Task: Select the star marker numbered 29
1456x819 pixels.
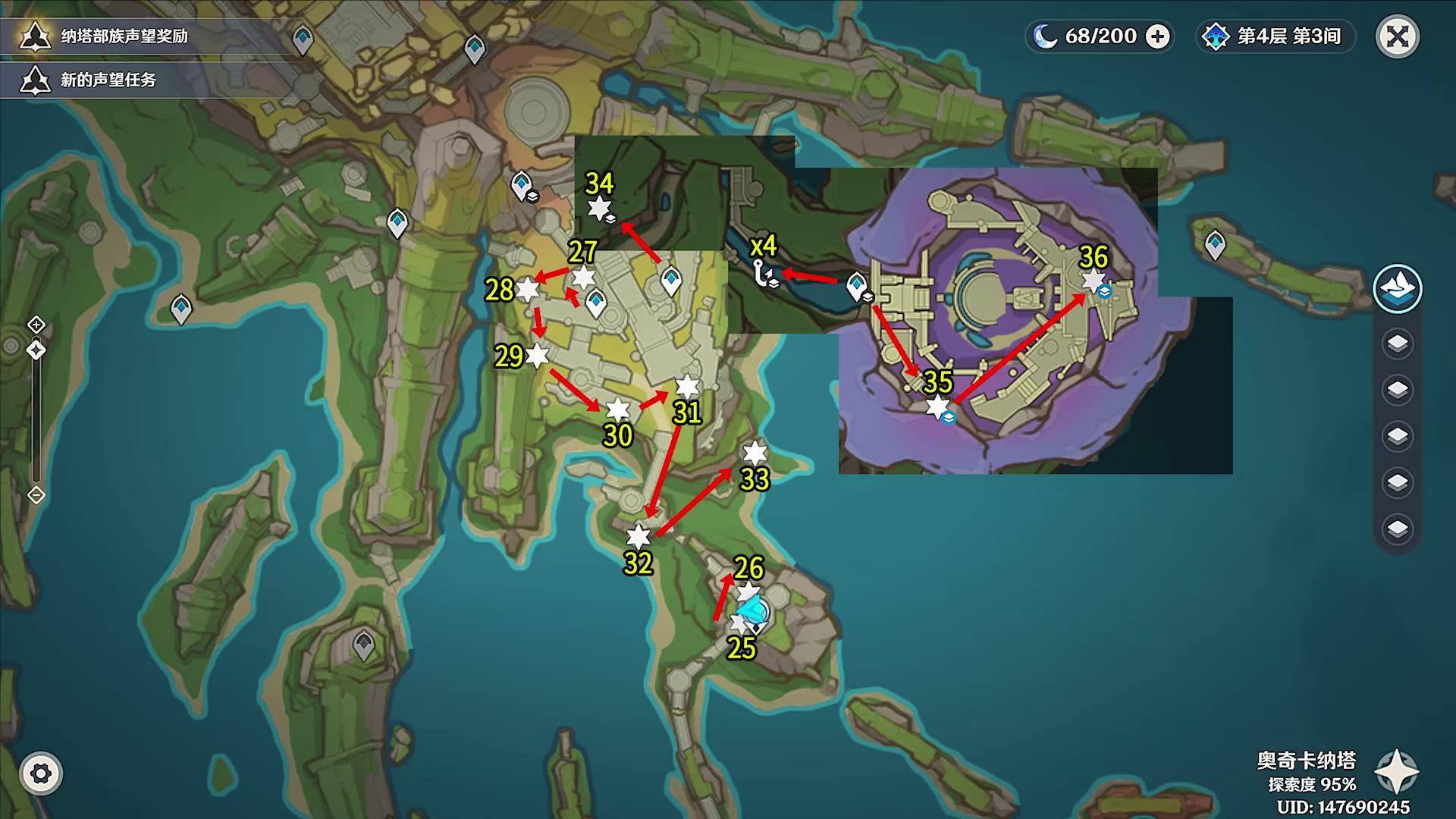Action: pos(537,355)
